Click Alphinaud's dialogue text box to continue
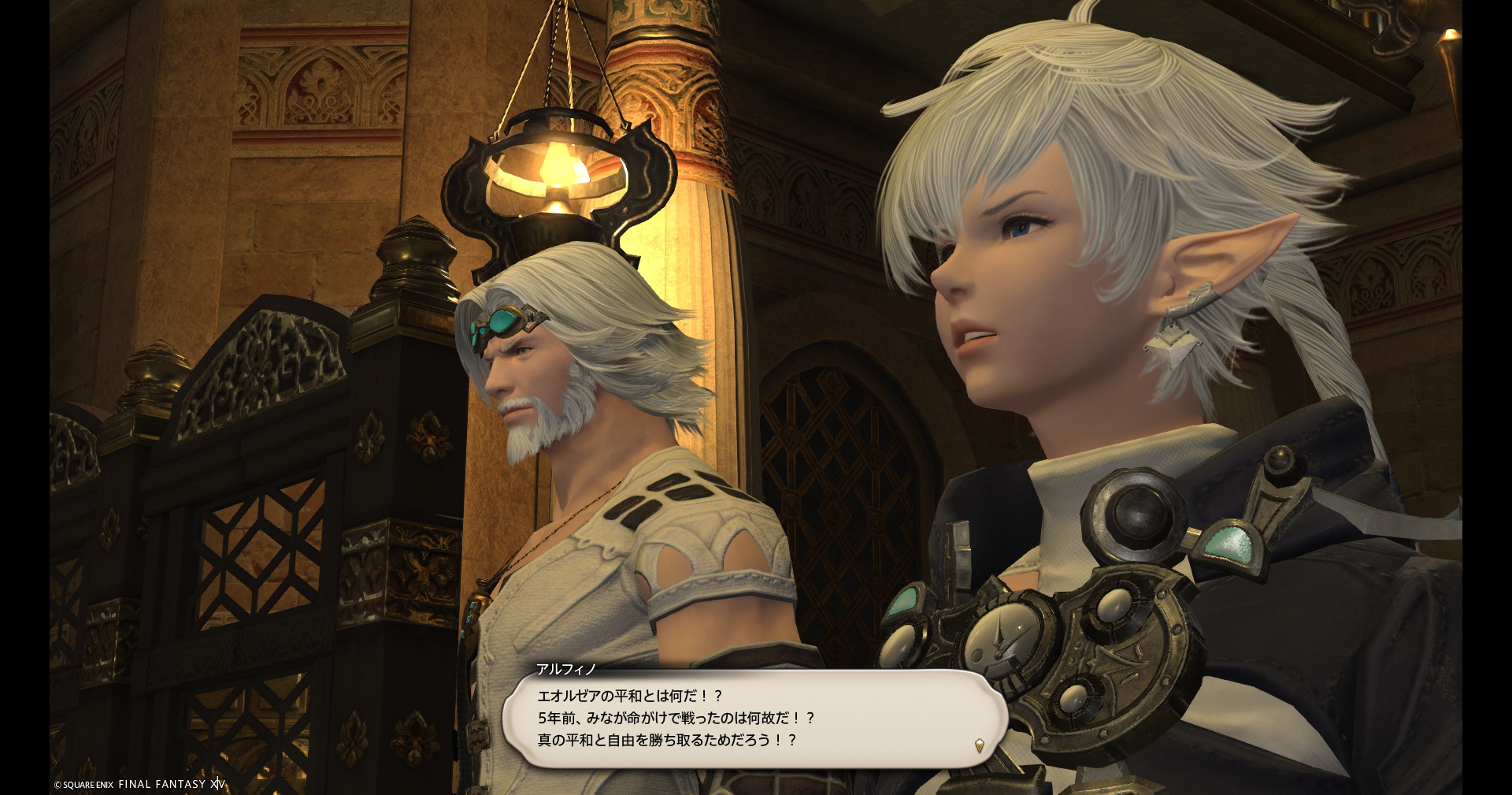This screenshot has width=1512, height=795. tap(754, 718)
